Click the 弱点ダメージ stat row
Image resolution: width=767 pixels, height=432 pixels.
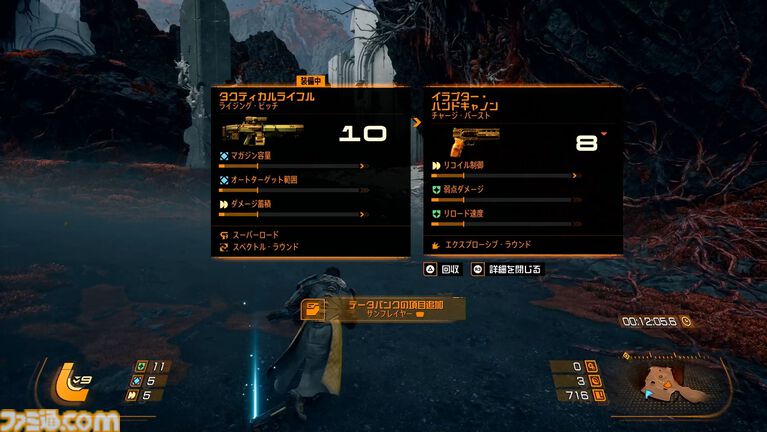pos(503,193)
